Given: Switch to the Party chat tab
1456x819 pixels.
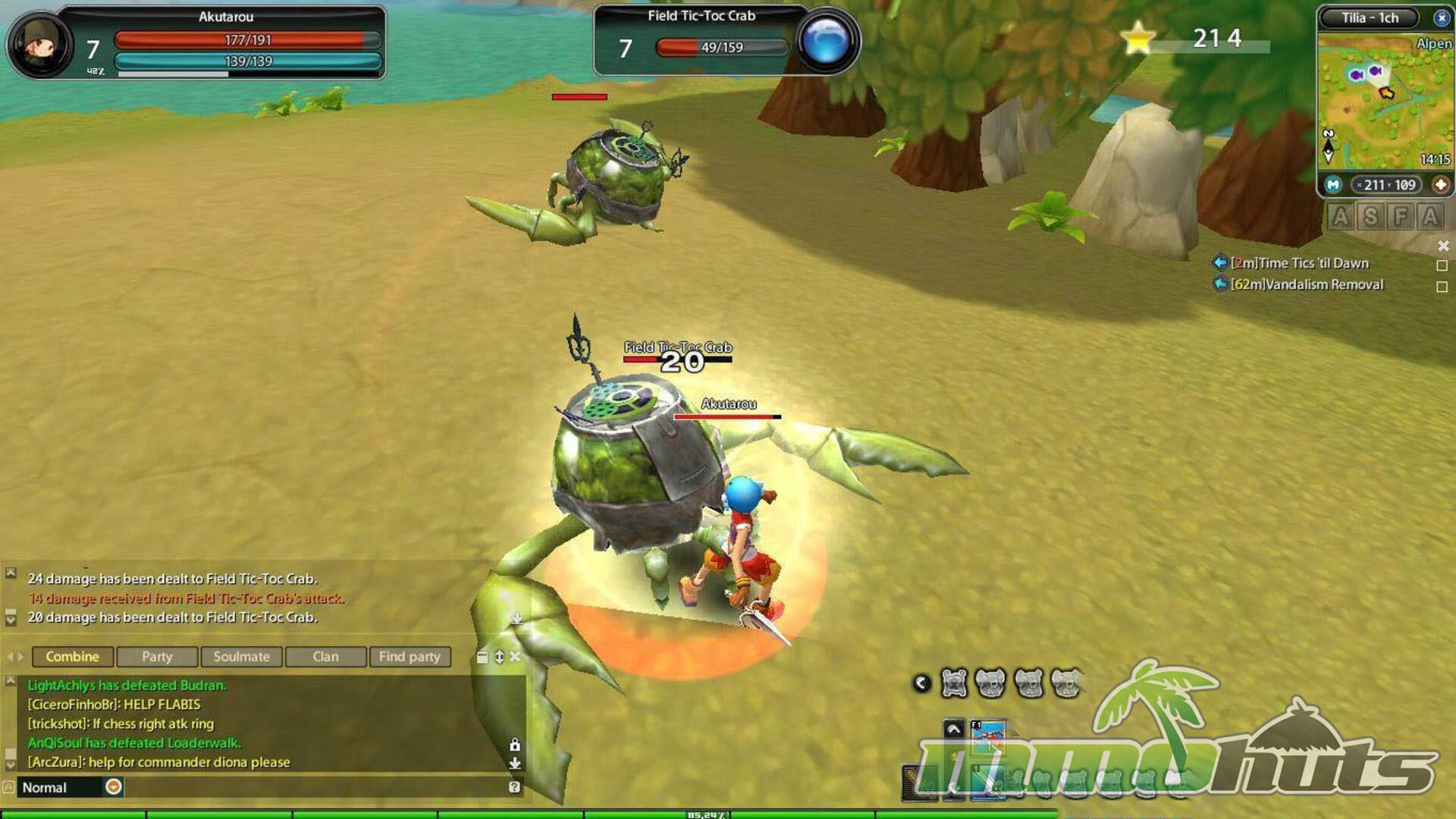Looking at the screenshot, I should pyautogui.click(x=157, y=657).
